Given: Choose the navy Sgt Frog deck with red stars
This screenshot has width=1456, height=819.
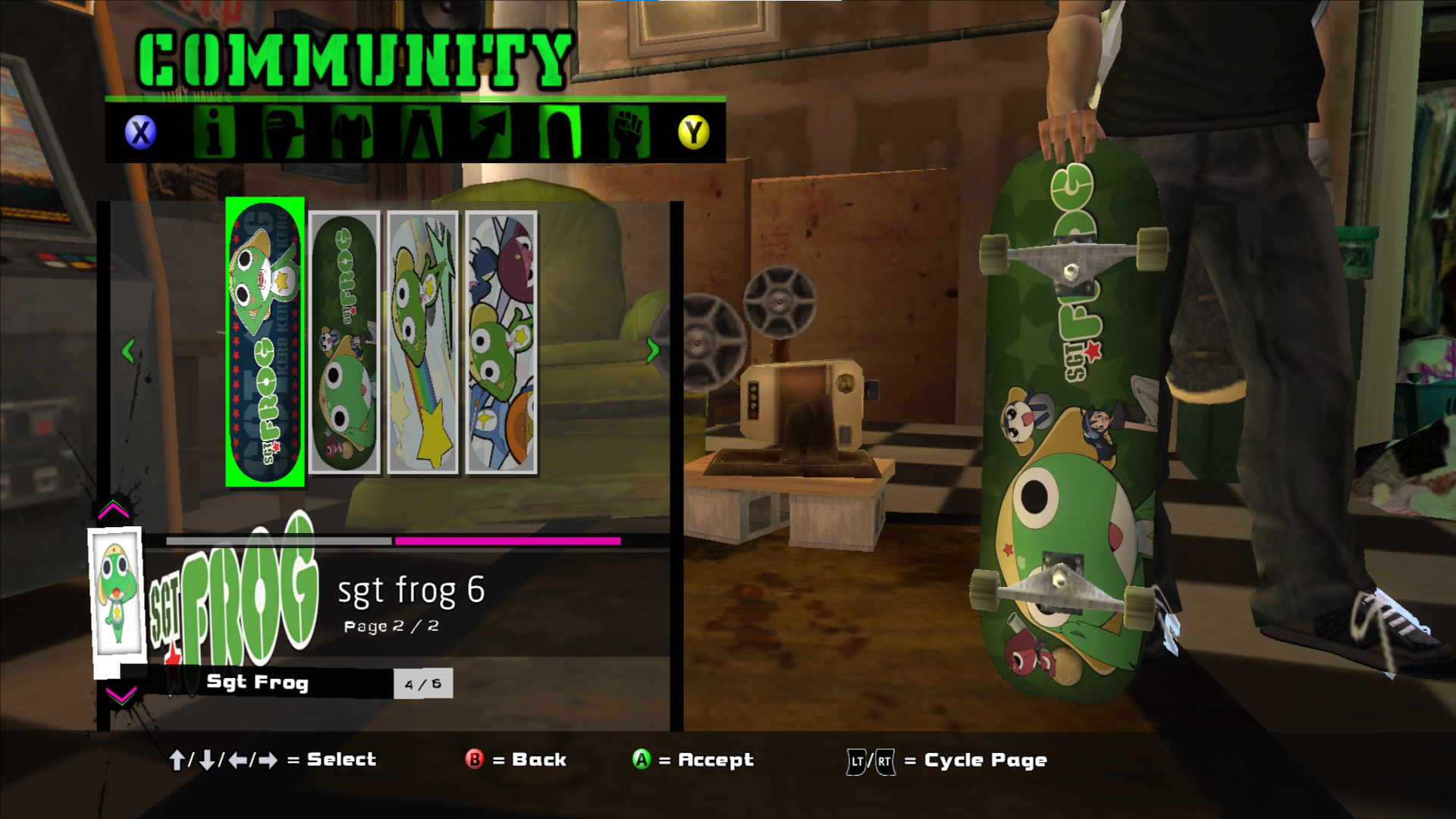Looking at the screenshot, I should click(x=265, y=342).
